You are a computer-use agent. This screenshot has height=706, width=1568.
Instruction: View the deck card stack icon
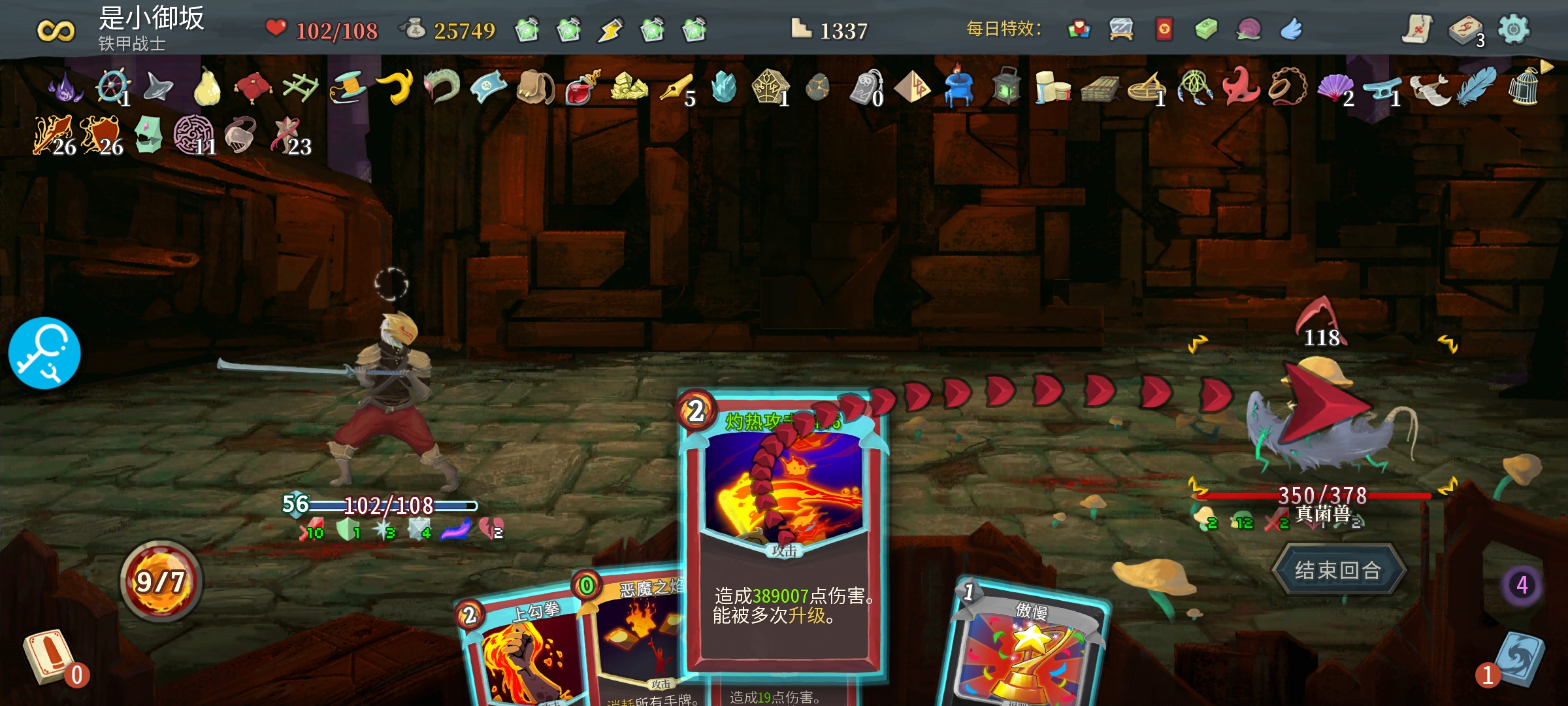1464,31
